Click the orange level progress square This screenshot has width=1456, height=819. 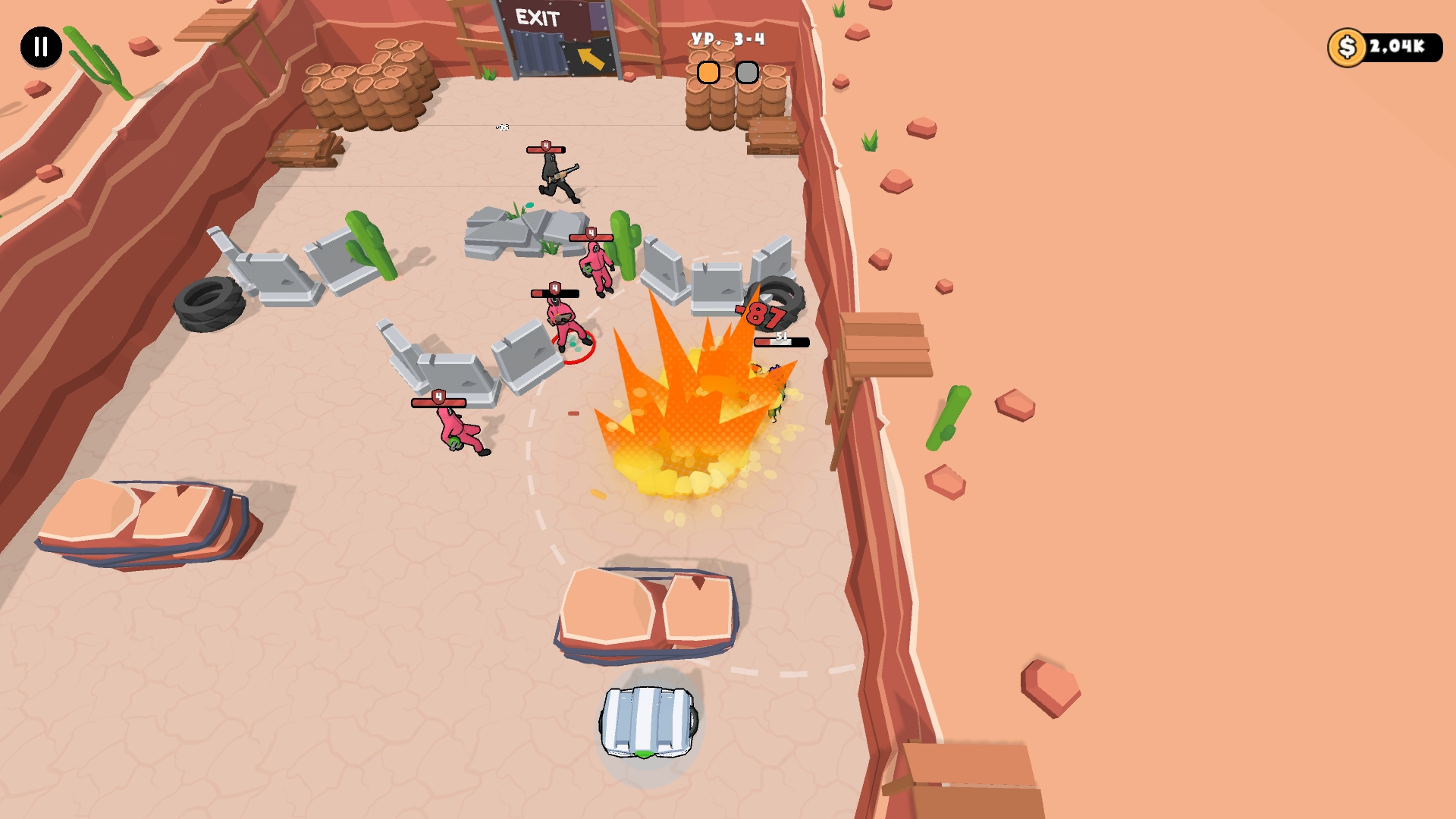(x=708, y=71)
